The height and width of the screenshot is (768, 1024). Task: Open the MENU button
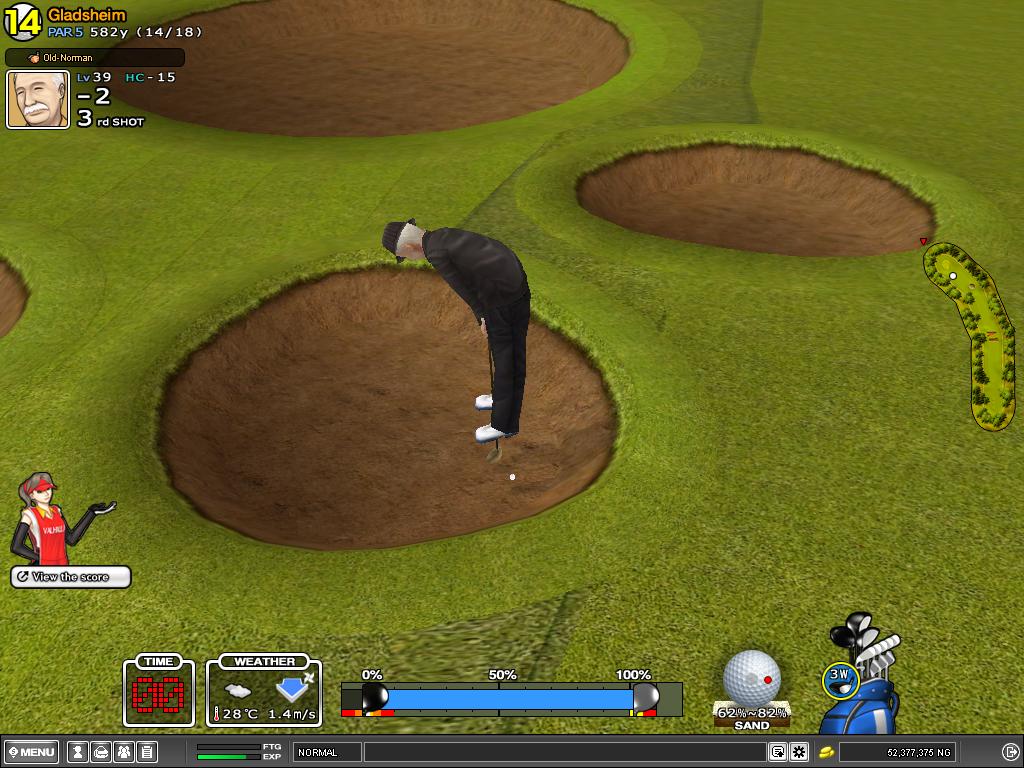point(32,752)
